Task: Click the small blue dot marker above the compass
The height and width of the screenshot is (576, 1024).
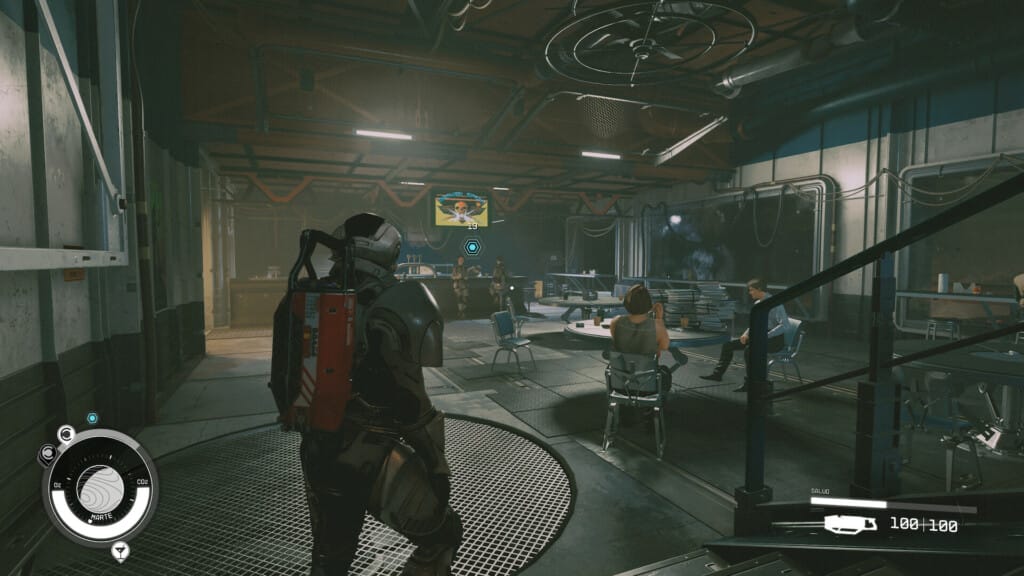Action: [92, 418]
